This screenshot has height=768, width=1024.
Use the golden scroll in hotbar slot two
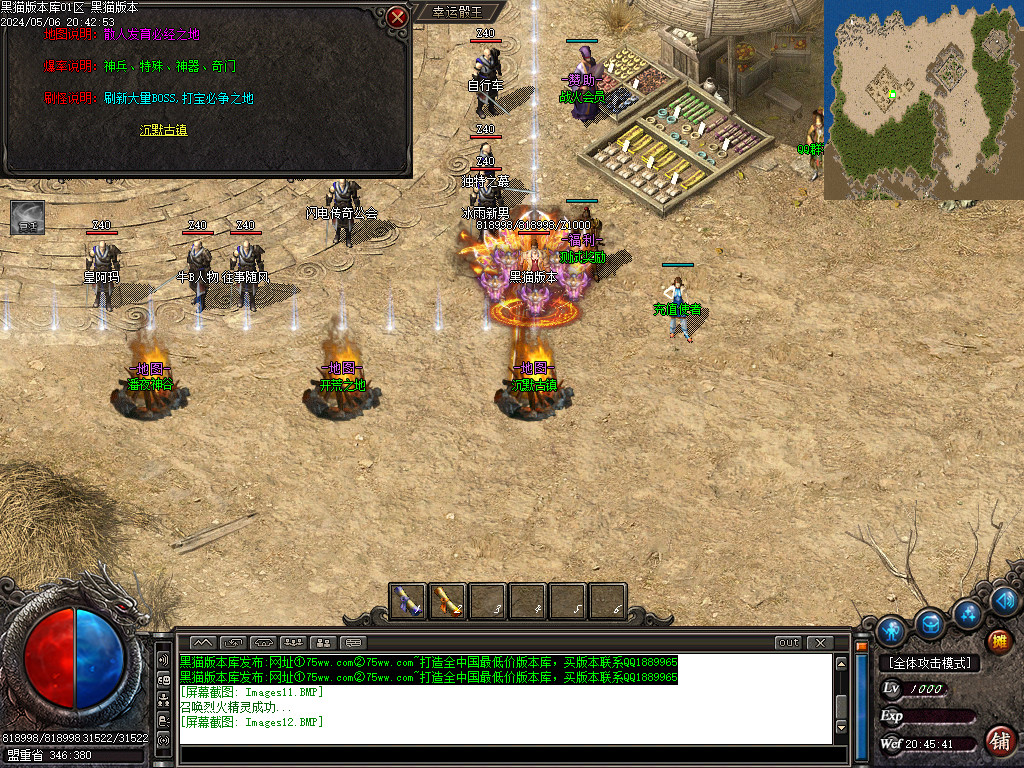448,601
